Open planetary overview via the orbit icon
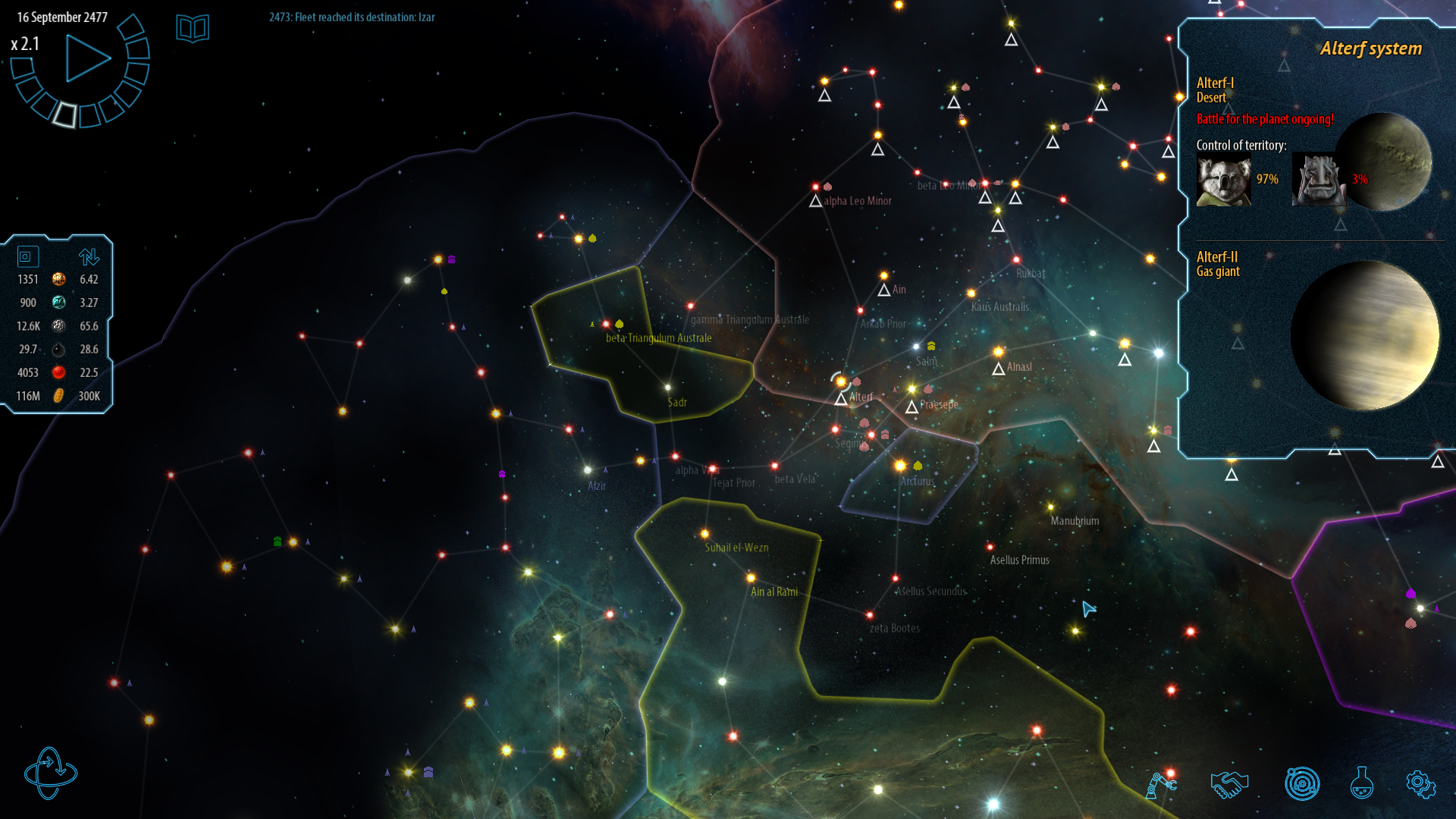 (1303, 784)
